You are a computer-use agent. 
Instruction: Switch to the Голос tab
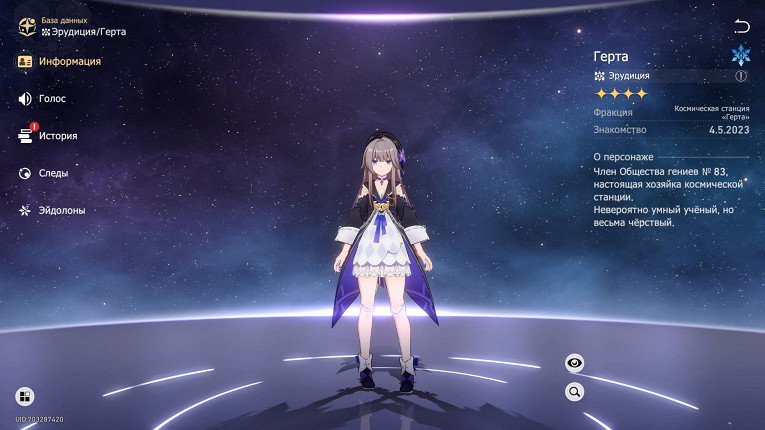(x=43, y=99)
